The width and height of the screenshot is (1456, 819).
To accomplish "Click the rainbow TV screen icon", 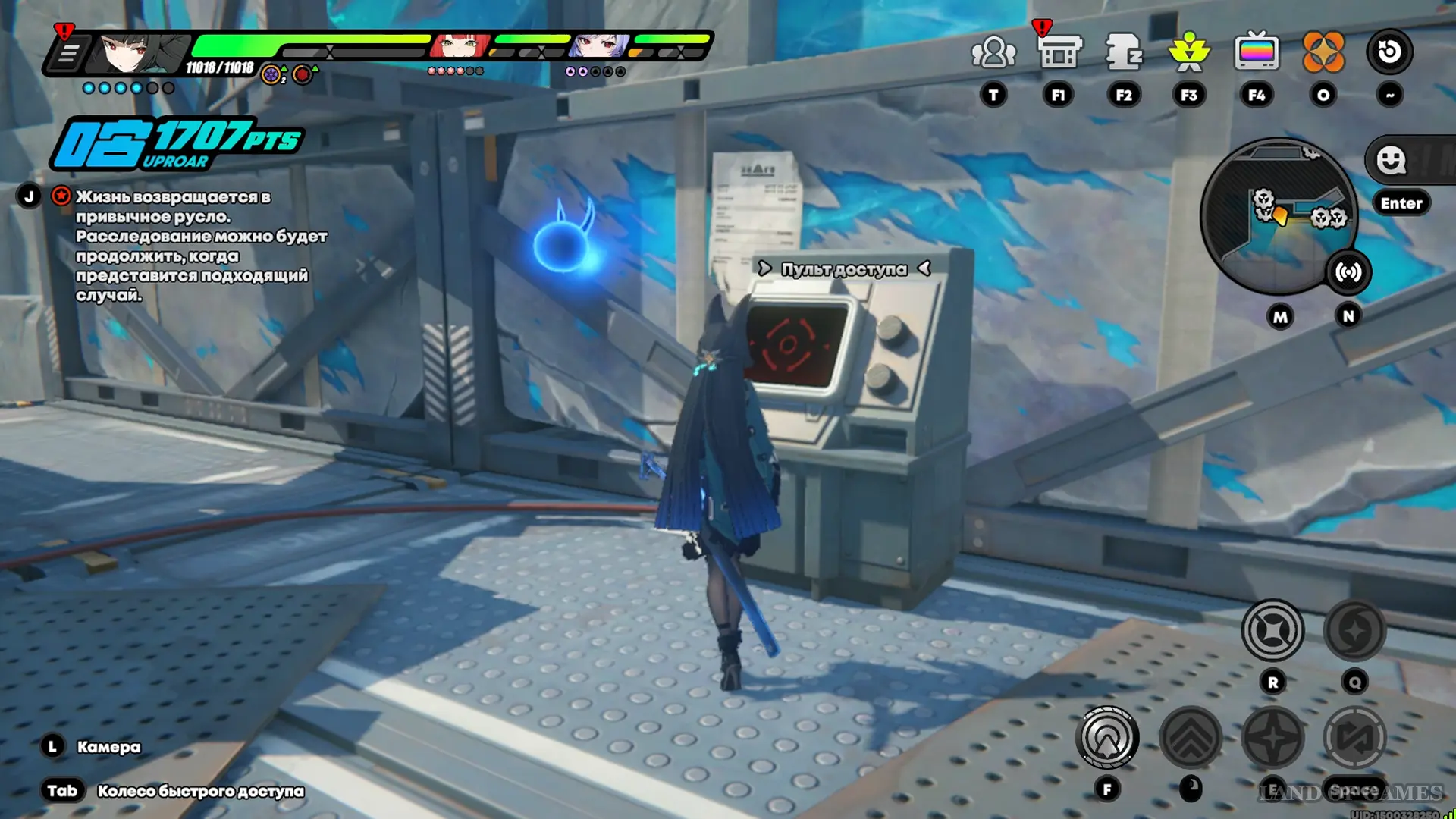I will point(1256,53).
